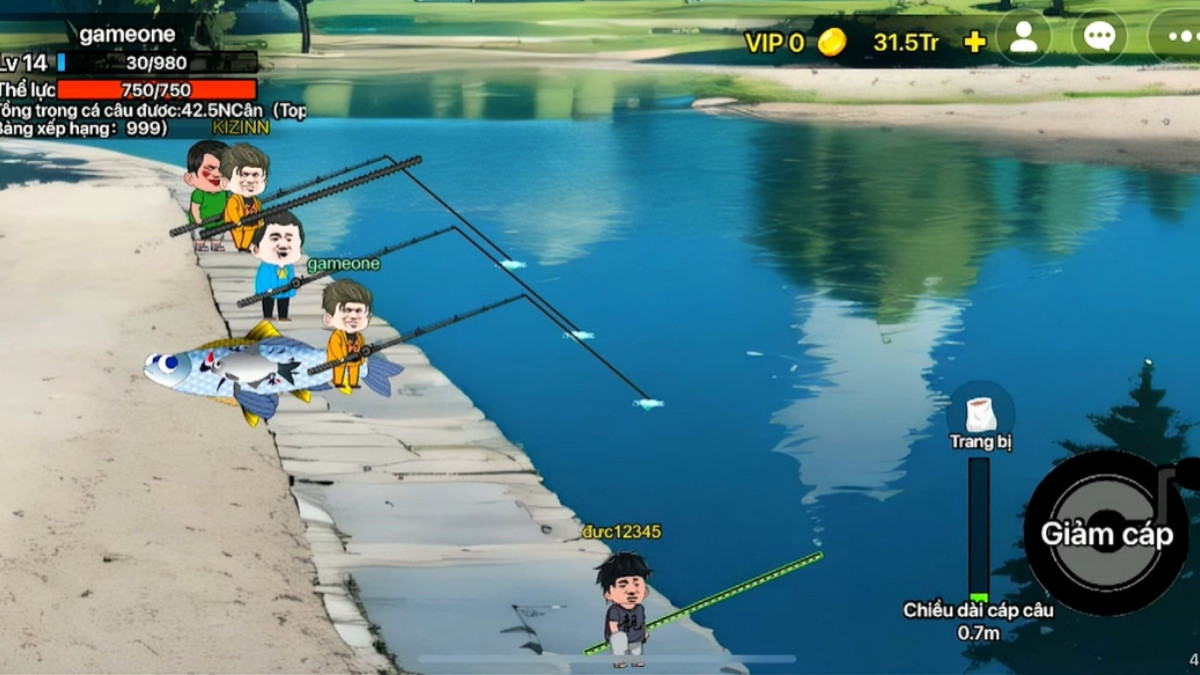Open the chat bubble icon
The height and width of the screenshot is (675, 1200).
coord(1099,38)
